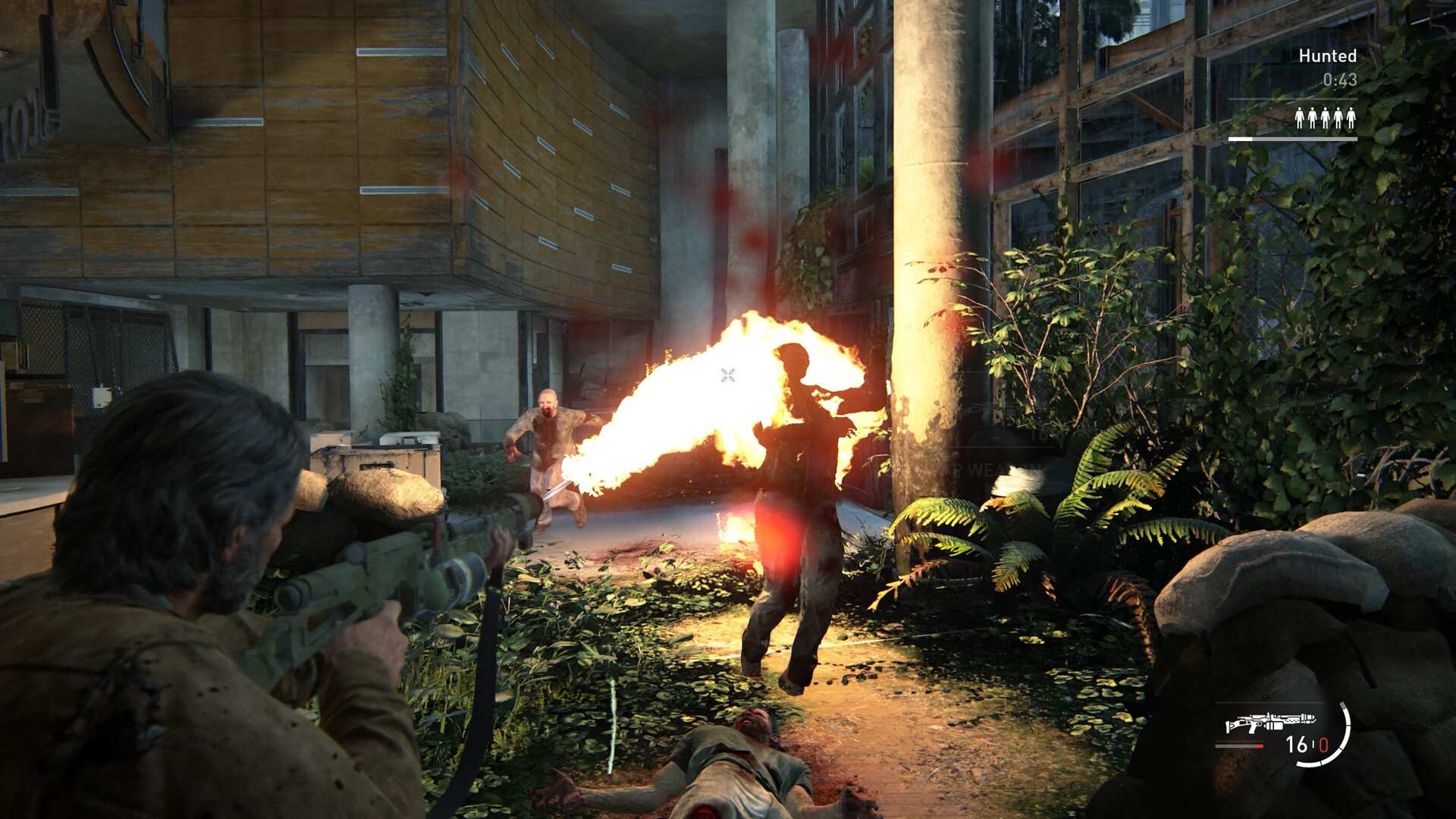Click the 0:43 countdown timer

1340,80
